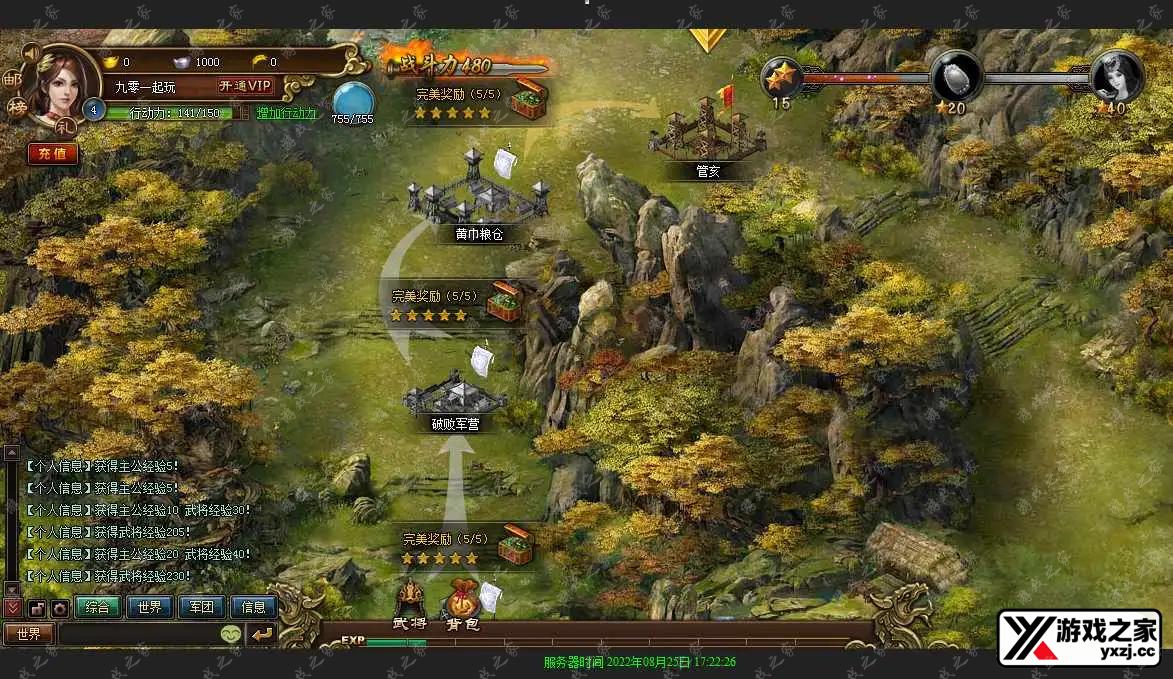
Task: Open the 背包 backpack
Action: (462, 603)
